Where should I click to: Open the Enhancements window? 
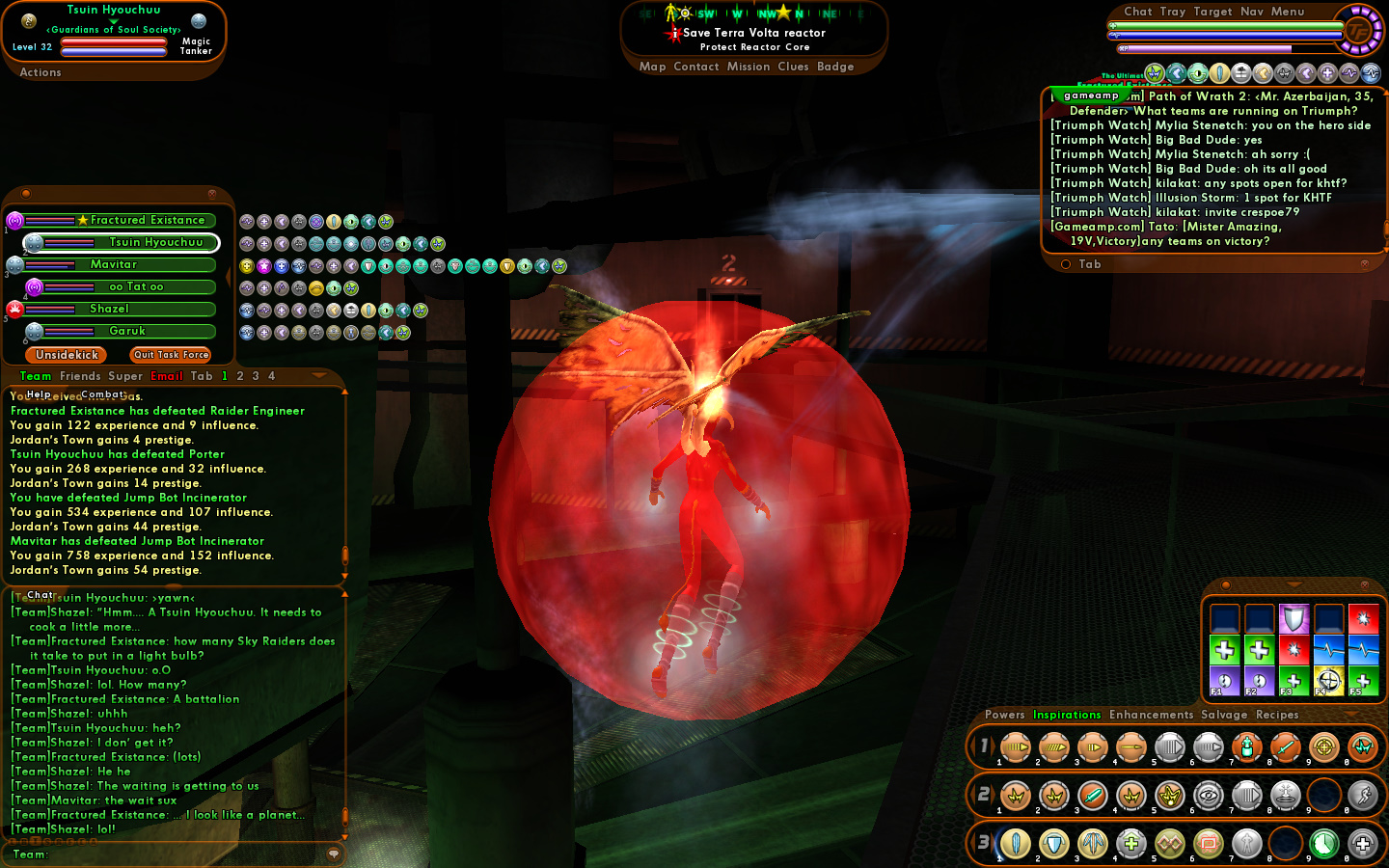click(x=1151, y=715)
